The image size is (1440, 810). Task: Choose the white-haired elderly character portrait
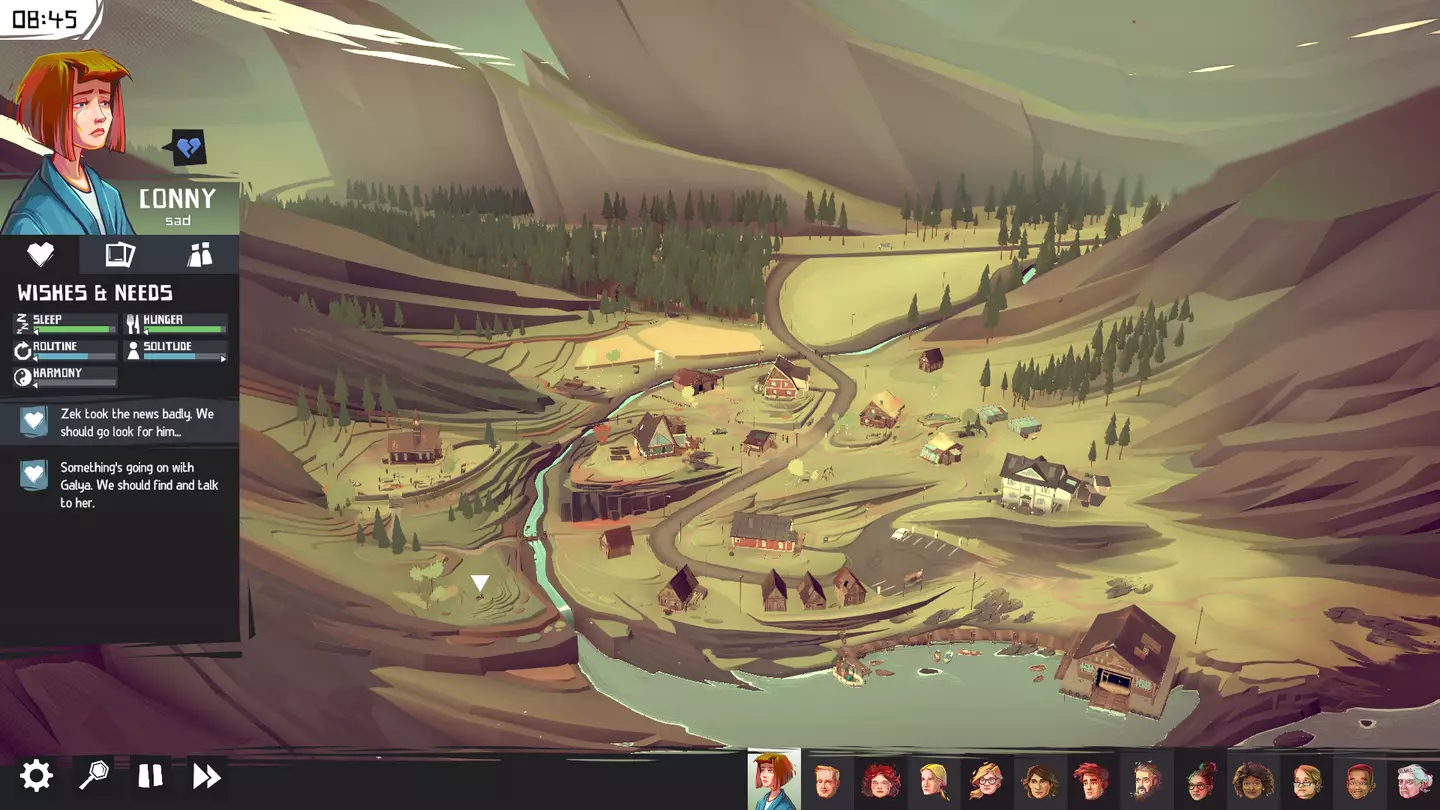(1414, 781)
